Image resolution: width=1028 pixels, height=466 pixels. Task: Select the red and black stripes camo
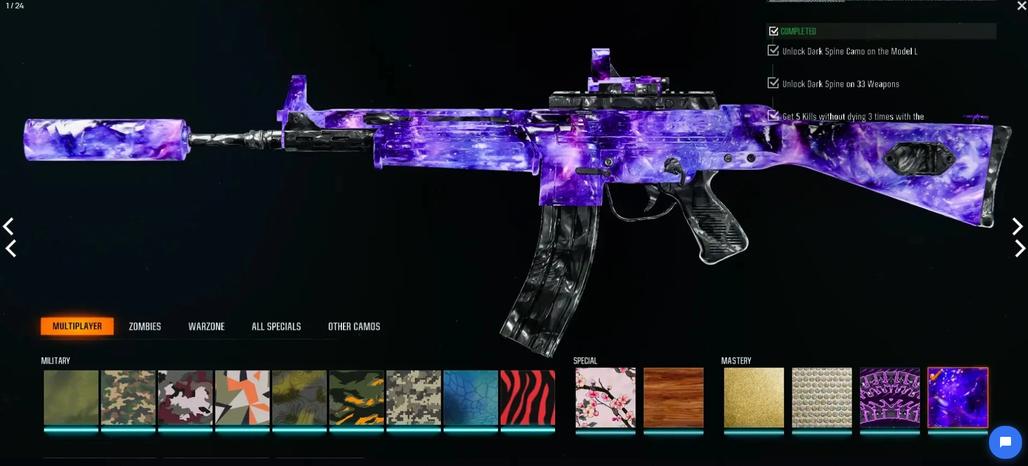pyautogui.click(x=527, y=398)
